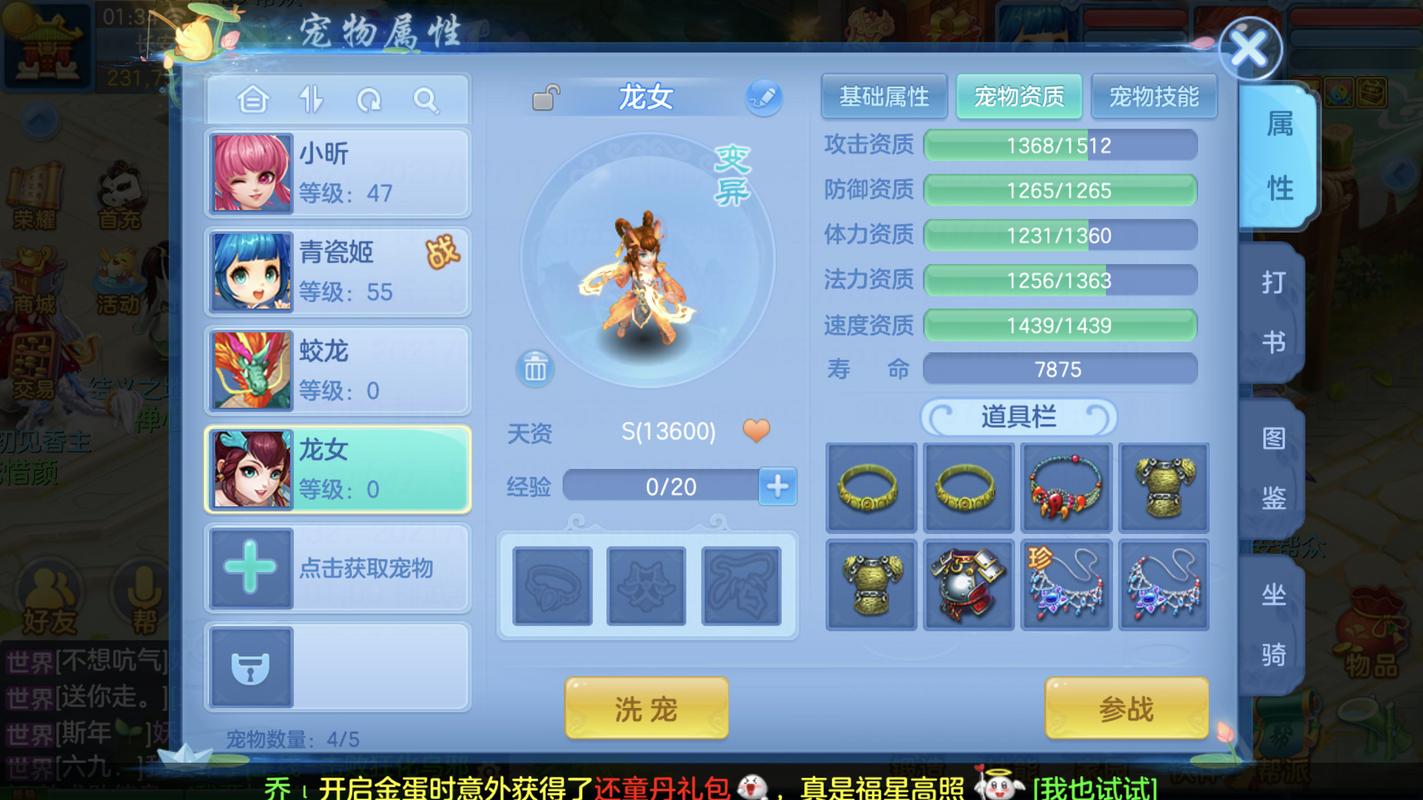
Task: Click the sort arrows icon above the pet list
Action: pyautogui.click(x=311, y=100)
